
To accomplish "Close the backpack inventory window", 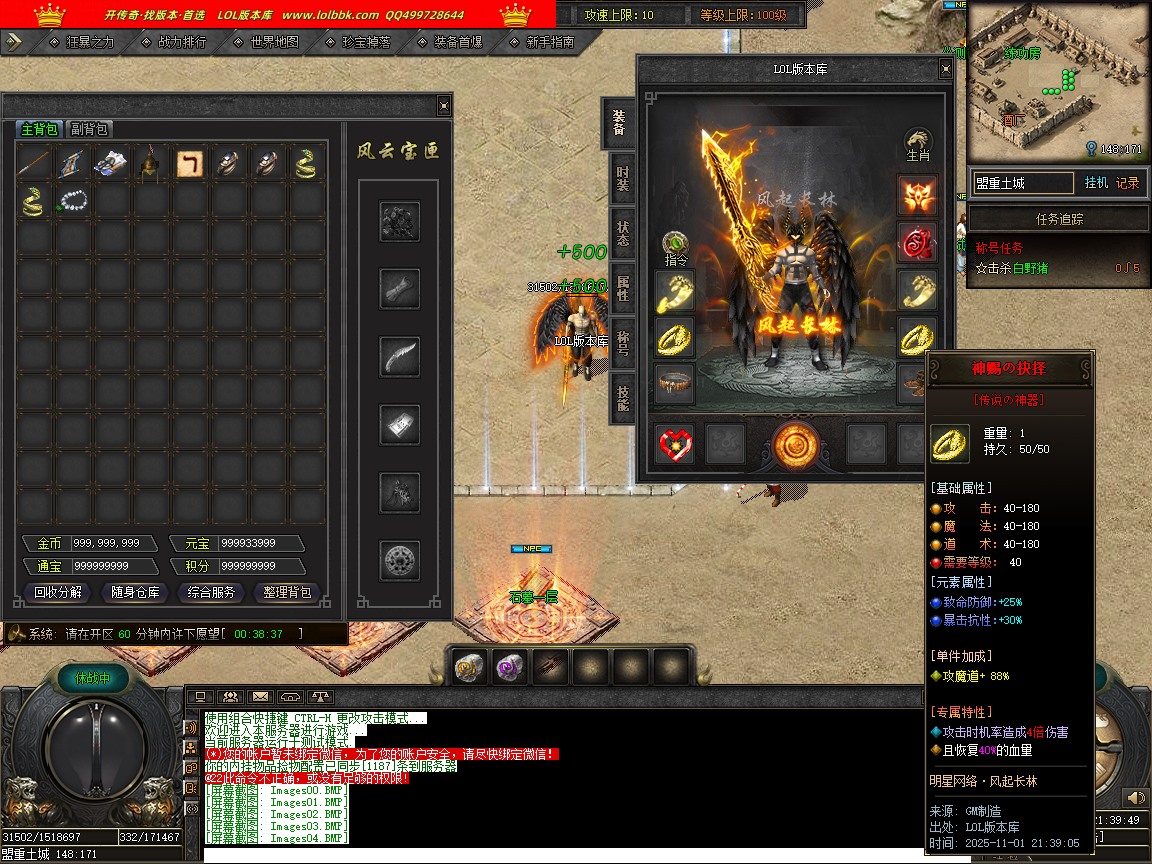I will (444, 106).
